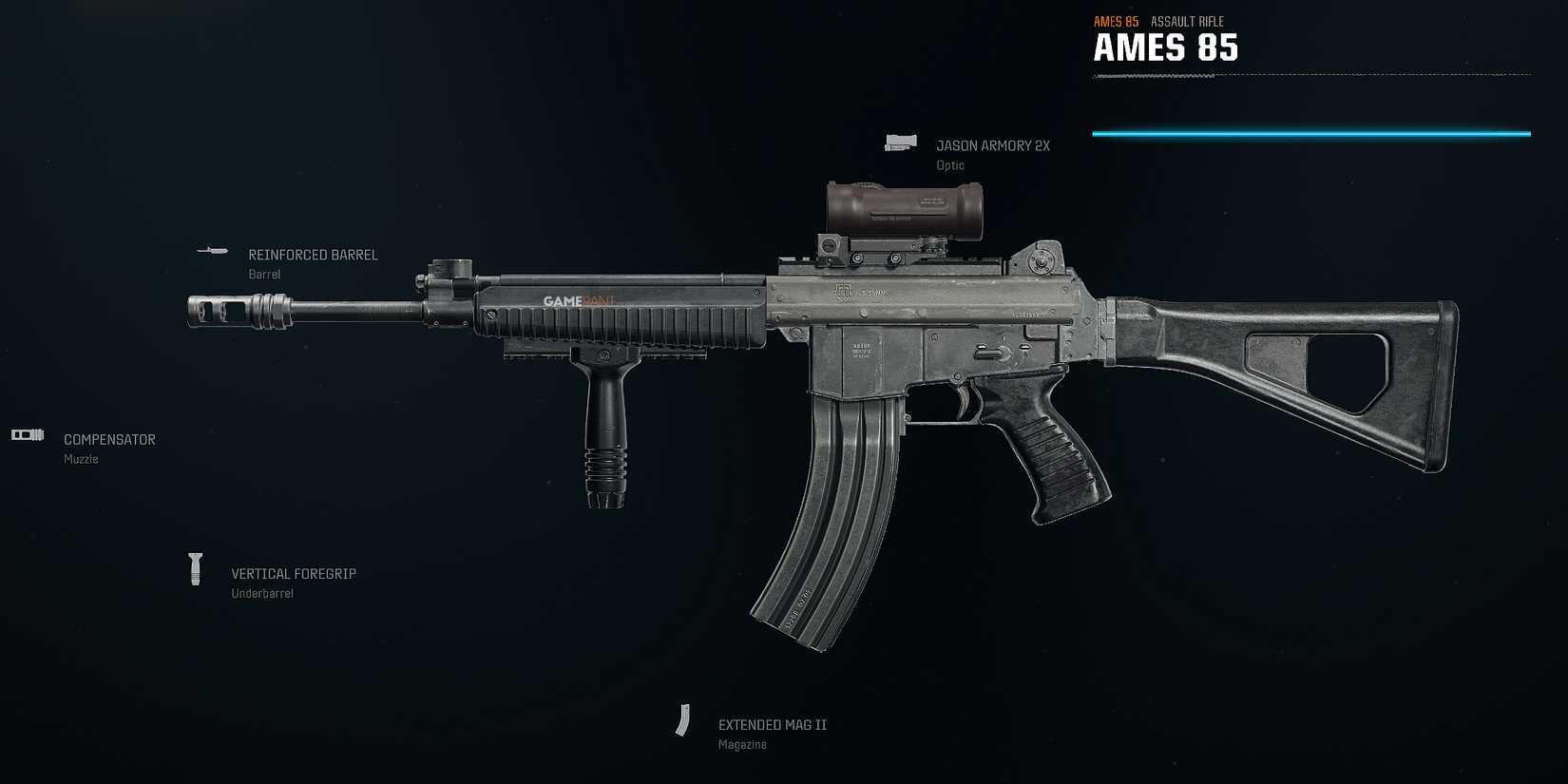Click the large AMES 85 title
The width and height of the screenshot is (1568, 784).
1166,48
